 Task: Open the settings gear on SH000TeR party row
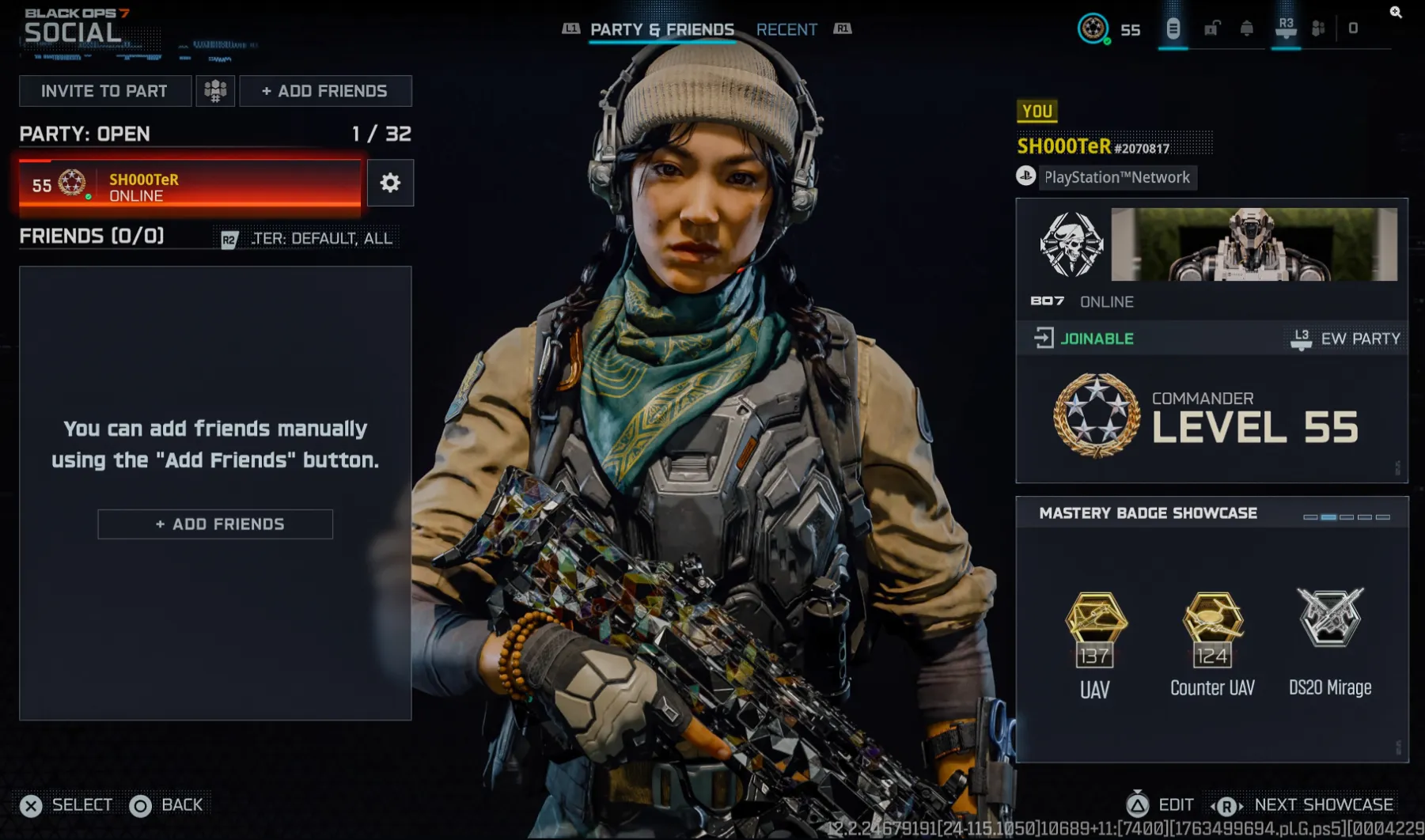(x=390, y=183)
